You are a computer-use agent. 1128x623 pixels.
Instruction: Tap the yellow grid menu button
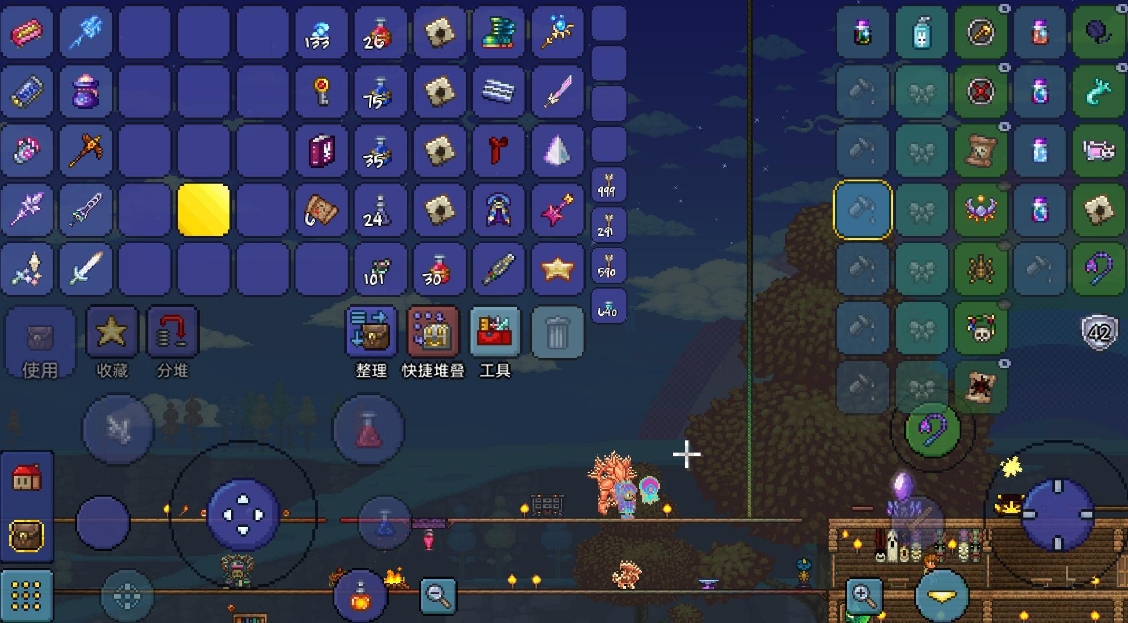point(26,596)
